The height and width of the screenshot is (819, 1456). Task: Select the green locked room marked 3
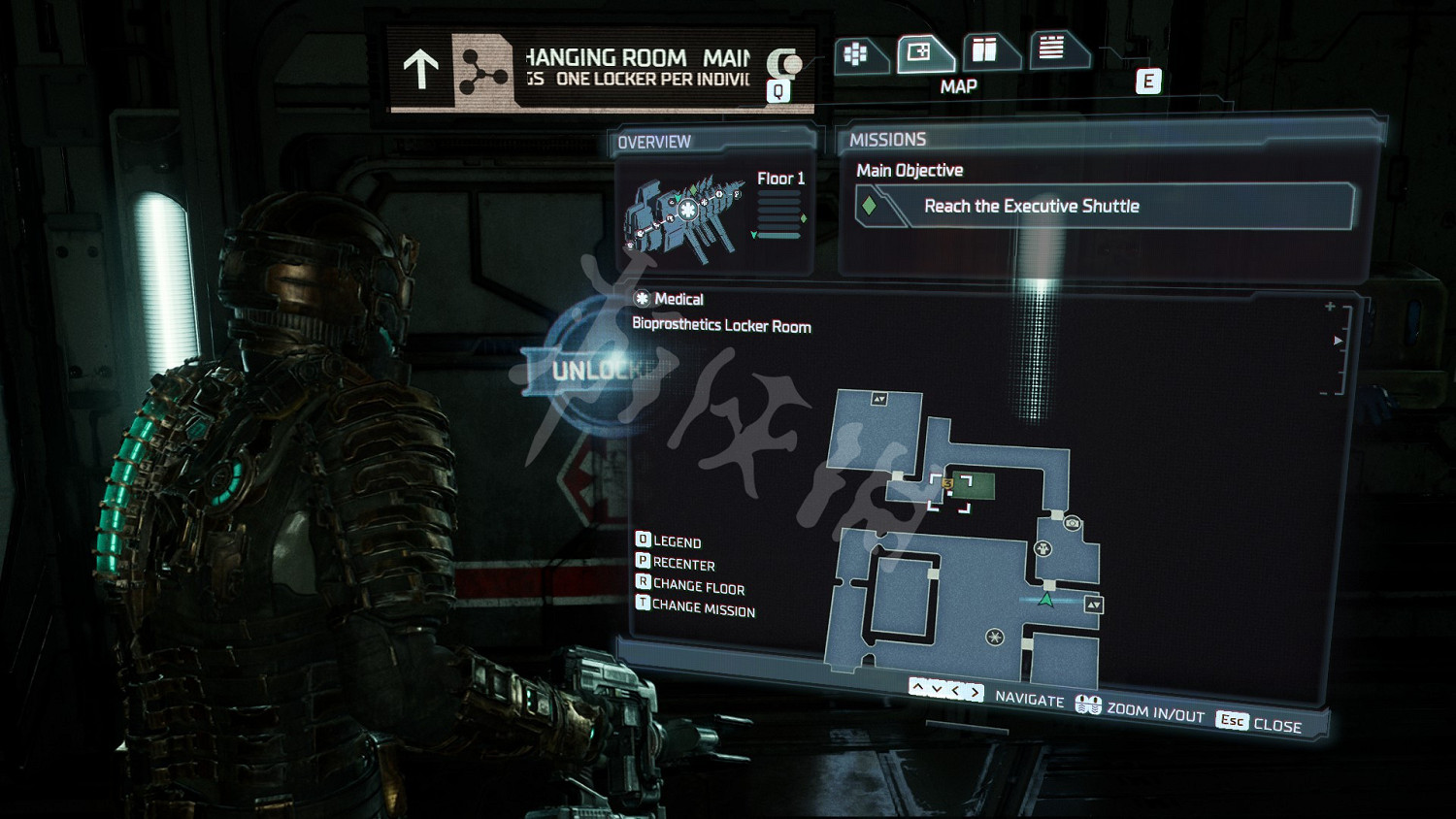[973, 485]
